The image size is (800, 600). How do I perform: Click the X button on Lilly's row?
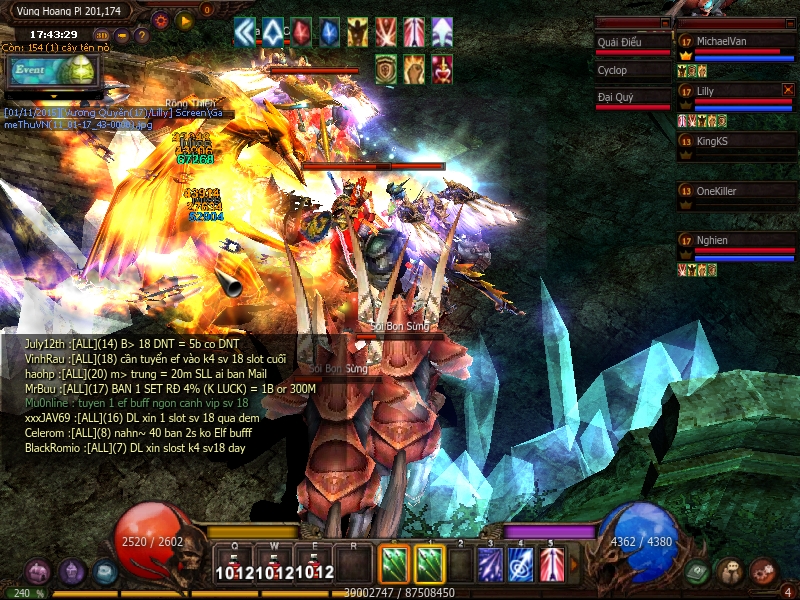pyautogui.click(x=788, y=90)
